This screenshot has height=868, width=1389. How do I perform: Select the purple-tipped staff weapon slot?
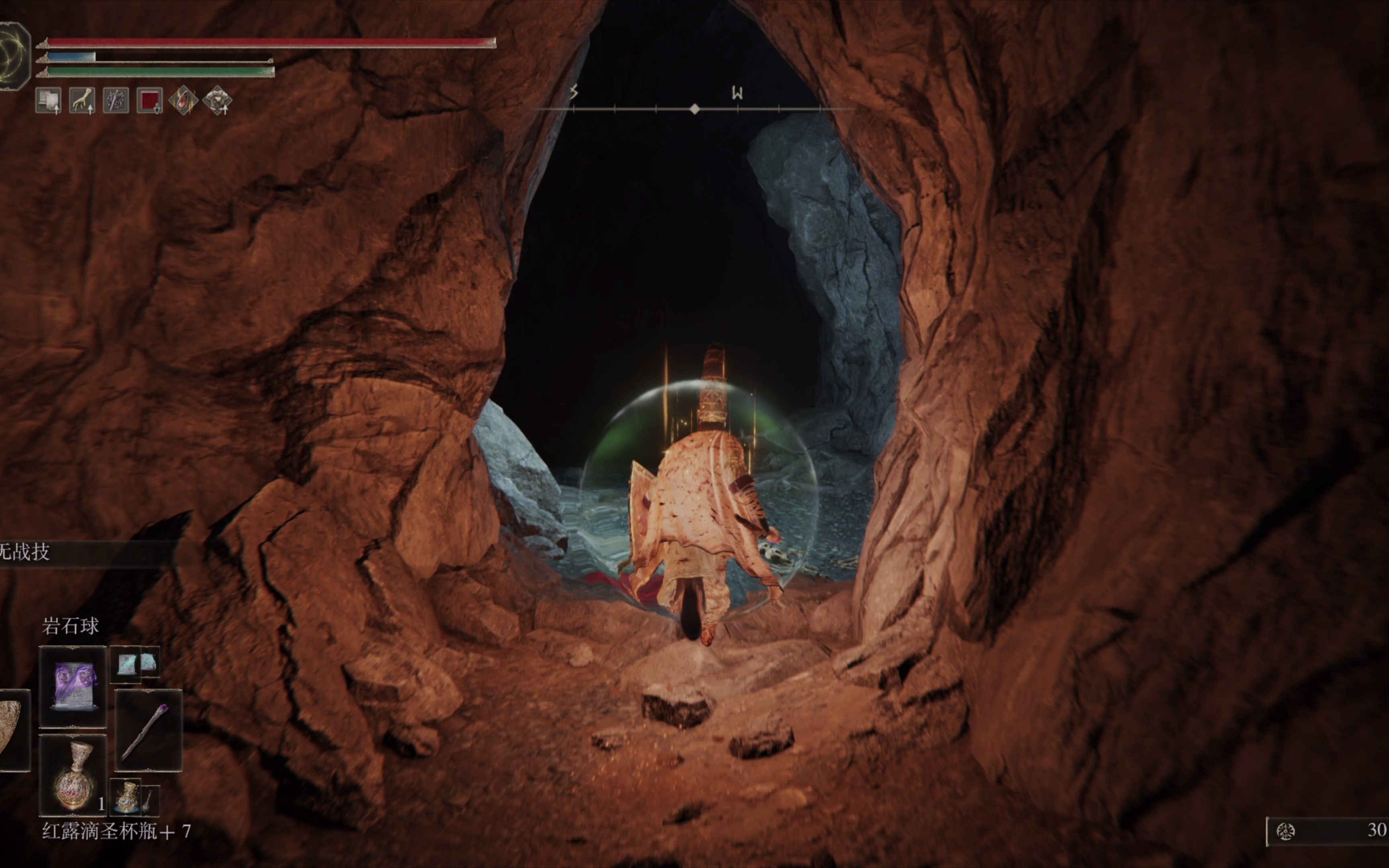[x=148, y=730]
